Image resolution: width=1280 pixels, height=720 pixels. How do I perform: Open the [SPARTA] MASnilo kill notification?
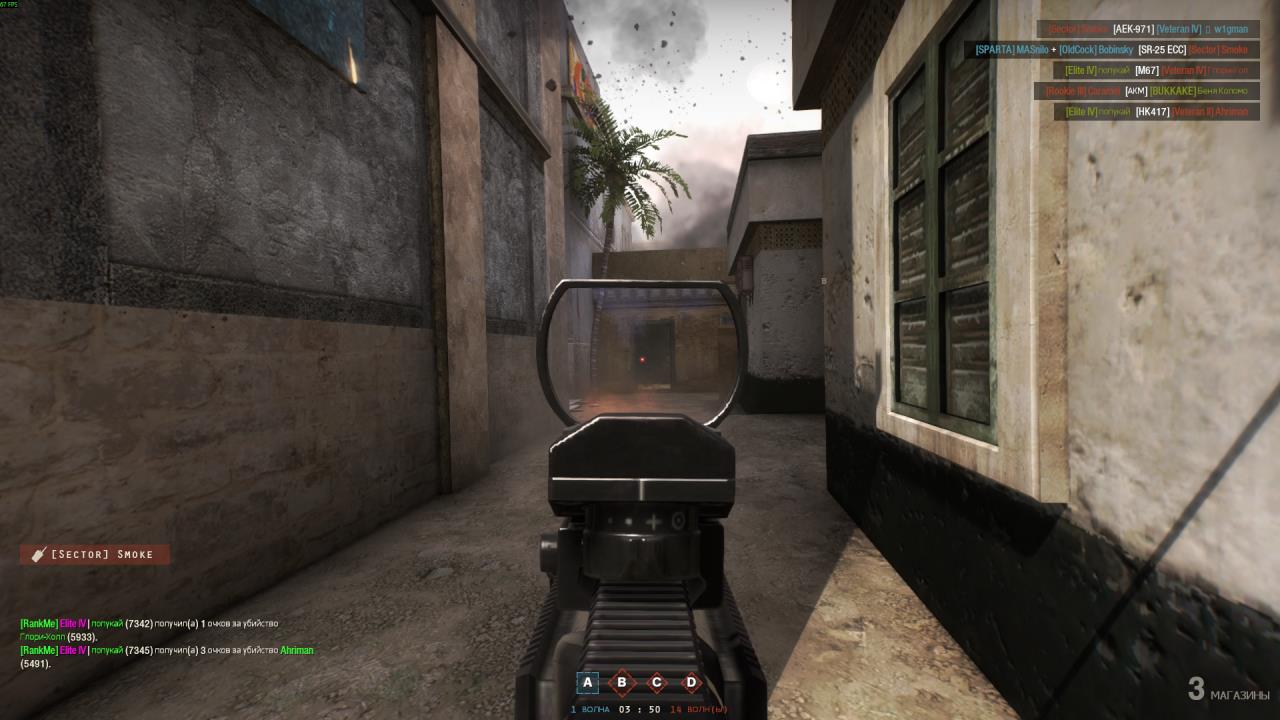click(x=1013, y=48)
